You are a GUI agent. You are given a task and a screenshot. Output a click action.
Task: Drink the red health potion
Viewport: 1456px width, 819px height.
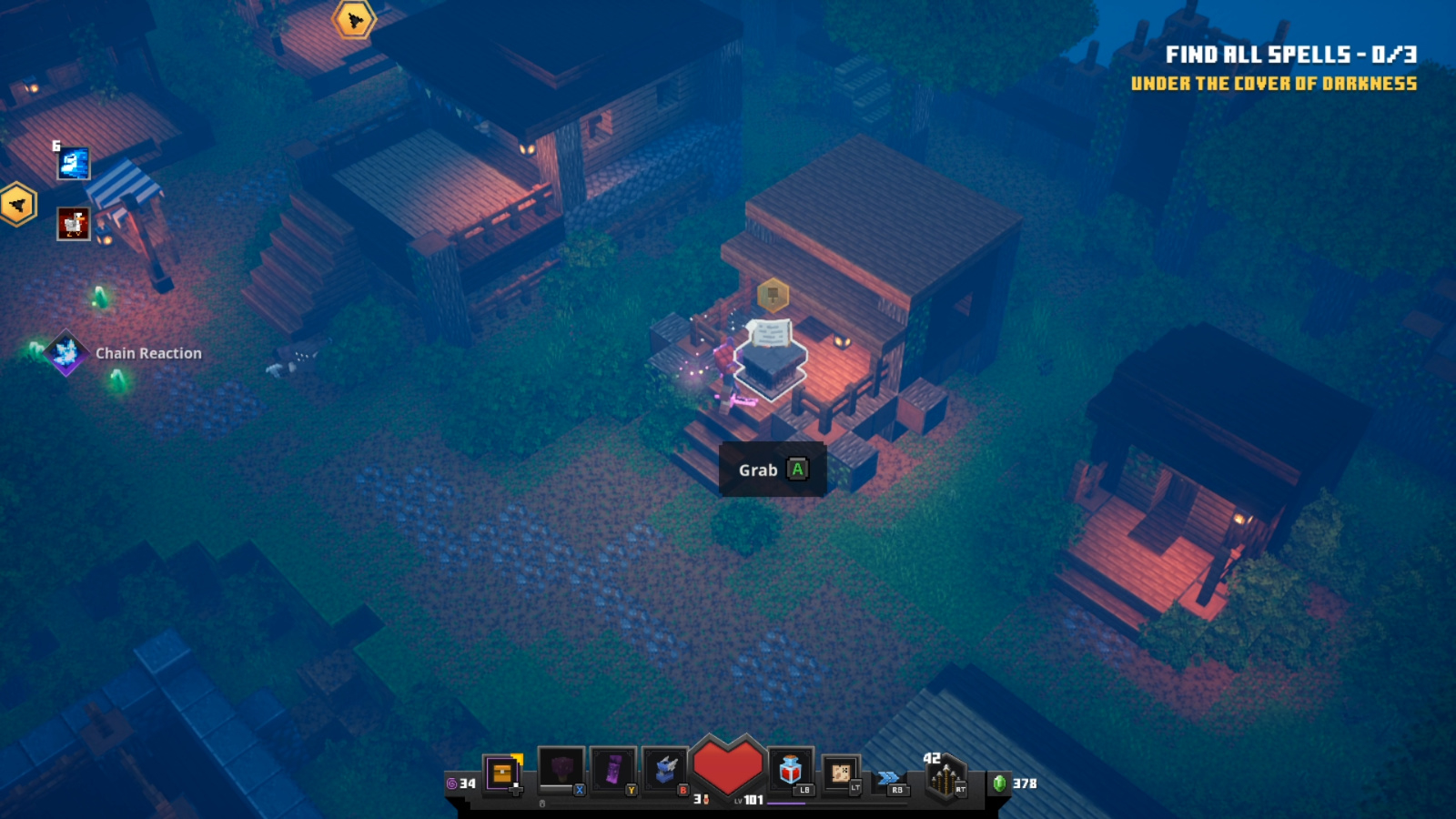[x=790, y=771]
